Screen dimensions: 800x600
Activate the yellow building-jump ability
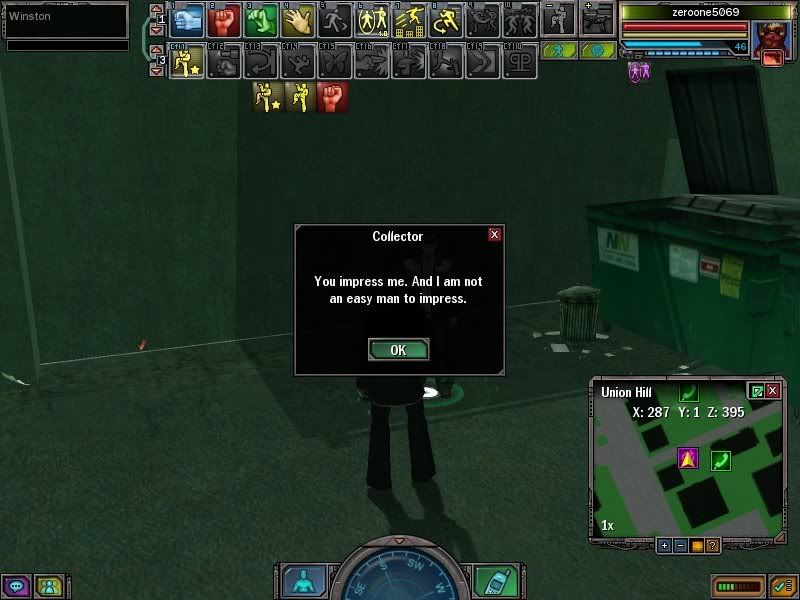click(x=409, y=20)
